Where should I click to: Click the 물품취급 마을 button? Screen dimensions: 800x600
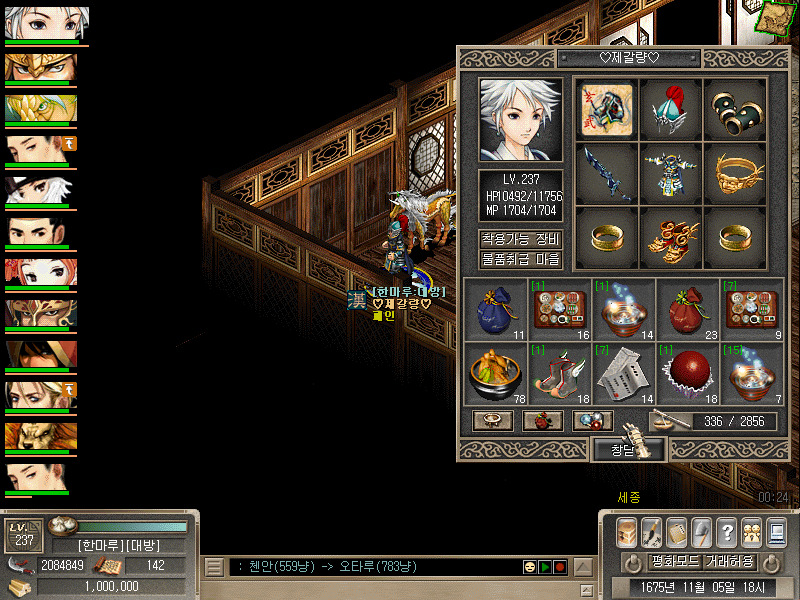[x=520, y=260]
